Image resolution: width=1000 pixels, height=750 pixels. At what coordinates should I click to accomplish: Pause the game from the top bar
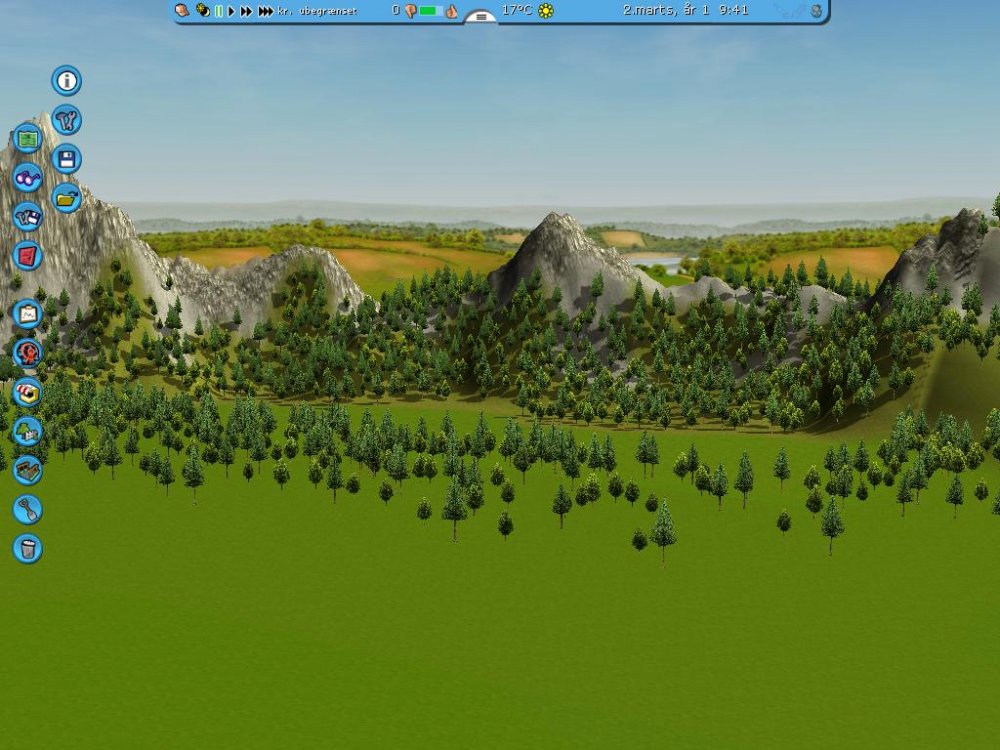[x=218, y=11]
